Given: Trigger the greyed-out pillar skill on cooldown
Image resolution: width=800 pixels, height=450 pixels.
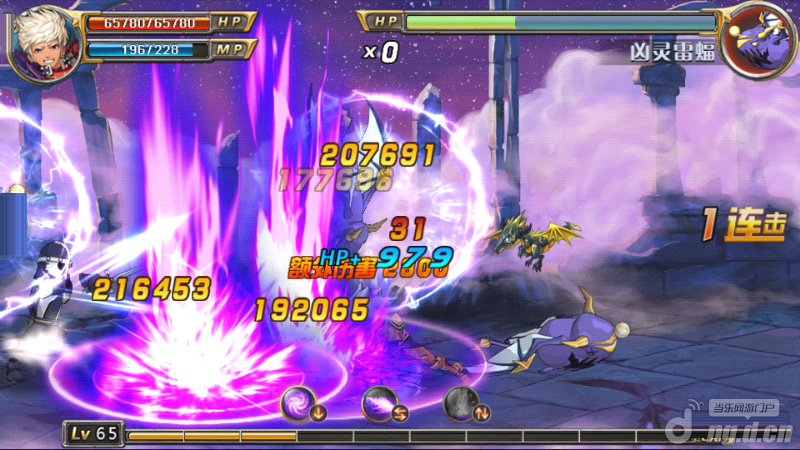Looking at the screenshot, I should pos(461,403).
